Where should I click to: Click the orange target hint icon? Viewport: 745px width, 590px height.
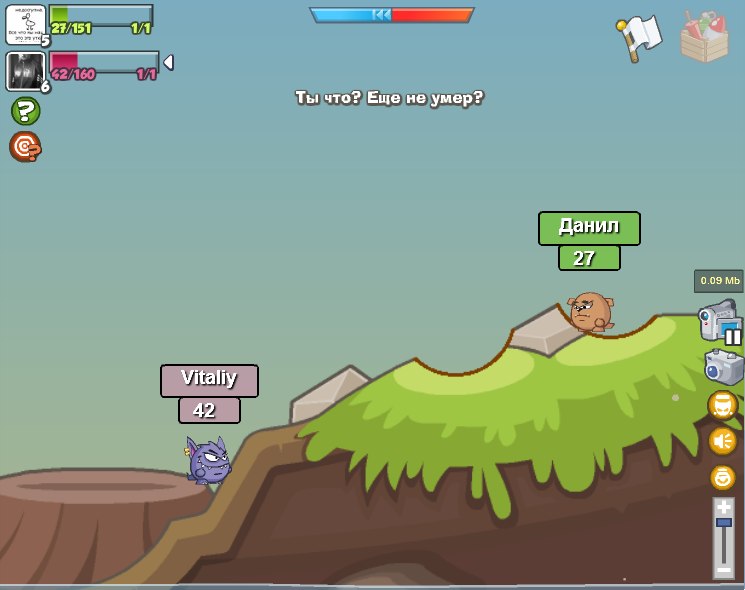(x=25, y=147)
